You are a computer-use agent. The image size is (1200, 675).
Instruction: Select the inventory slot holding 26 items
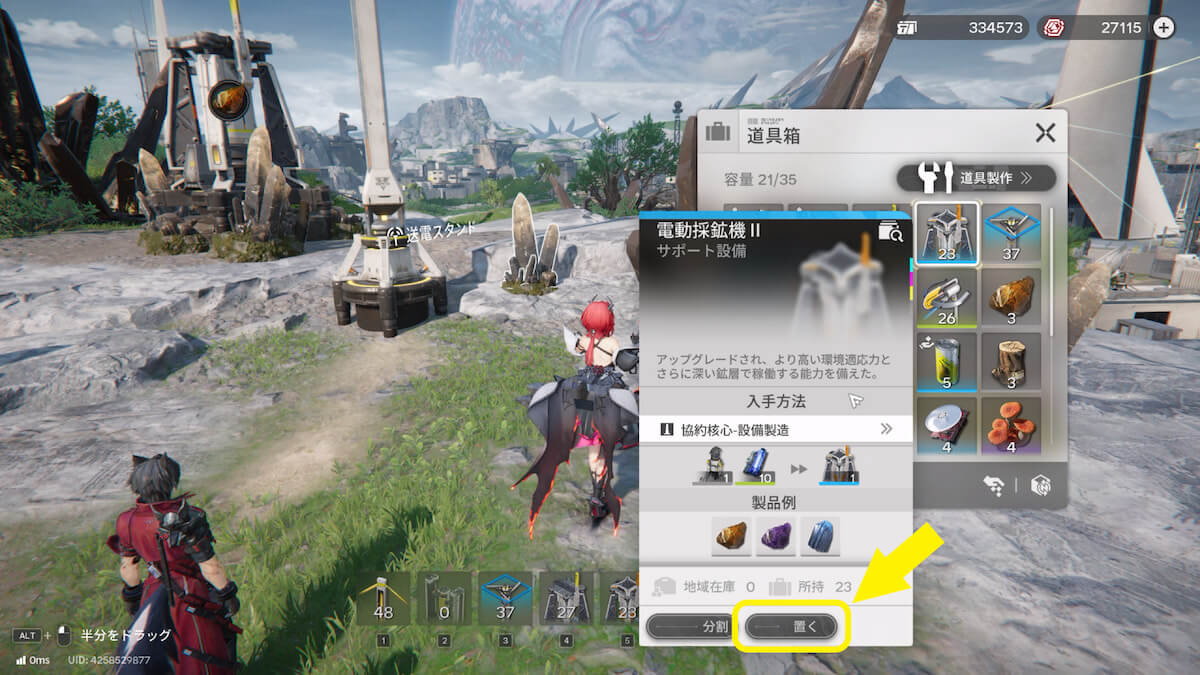[x=946, y=299]
